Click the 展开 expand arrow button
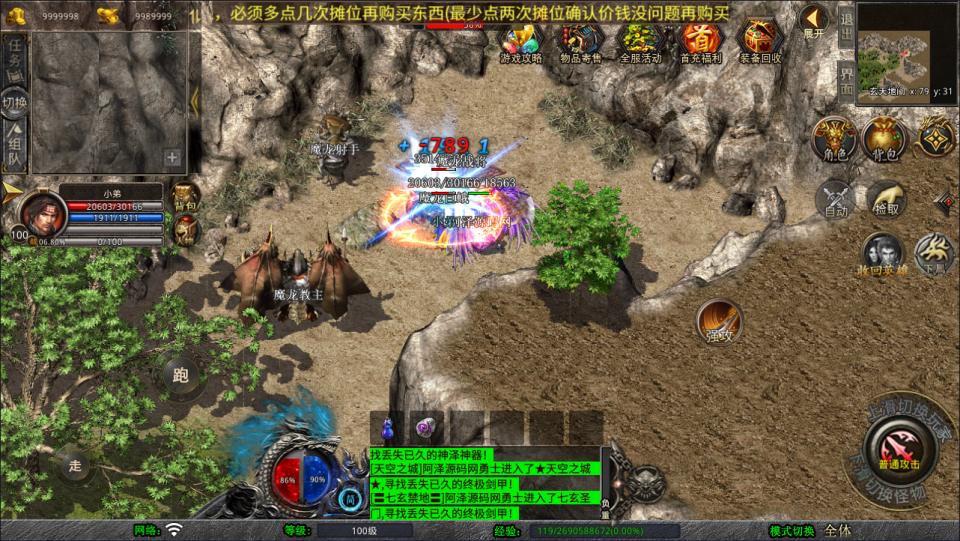The image size is (960, 541). (x=813, y=21)
